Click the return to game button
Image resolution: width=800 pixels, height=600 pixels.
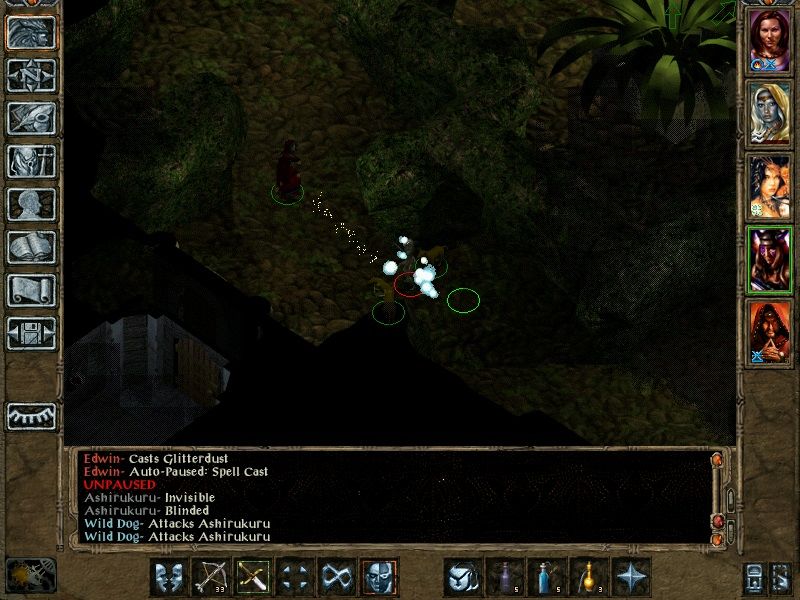pos(31,32)
